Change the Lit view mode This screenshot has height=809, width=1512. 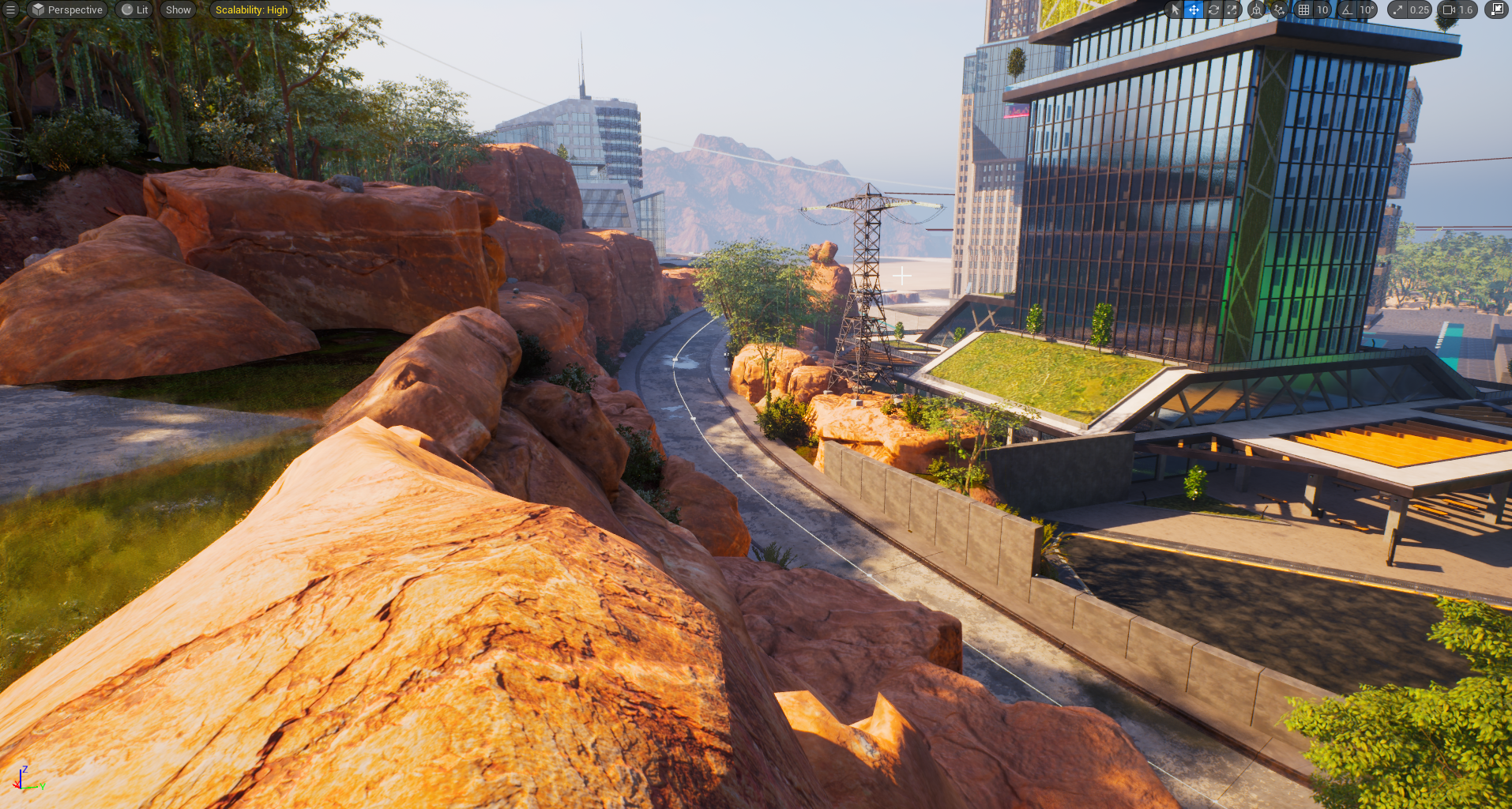coord(135,9)
